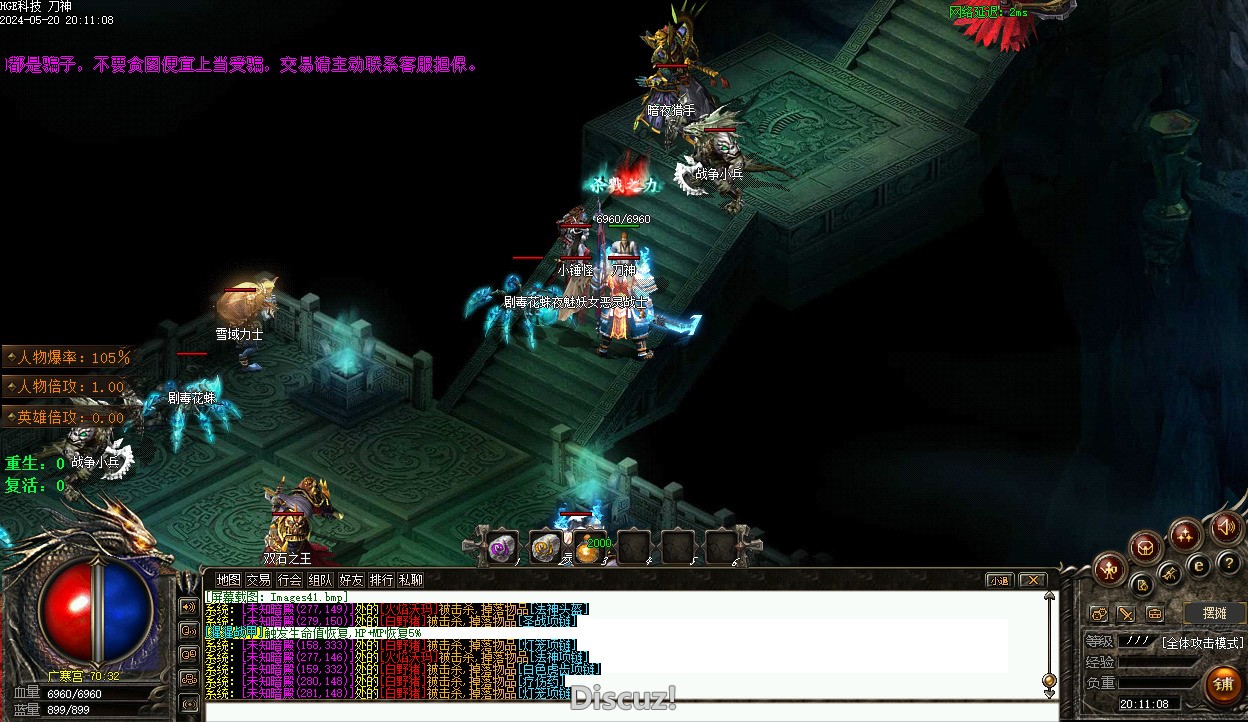
Task: Switch to the 交易 trade tab
Action: pos(259,579)
